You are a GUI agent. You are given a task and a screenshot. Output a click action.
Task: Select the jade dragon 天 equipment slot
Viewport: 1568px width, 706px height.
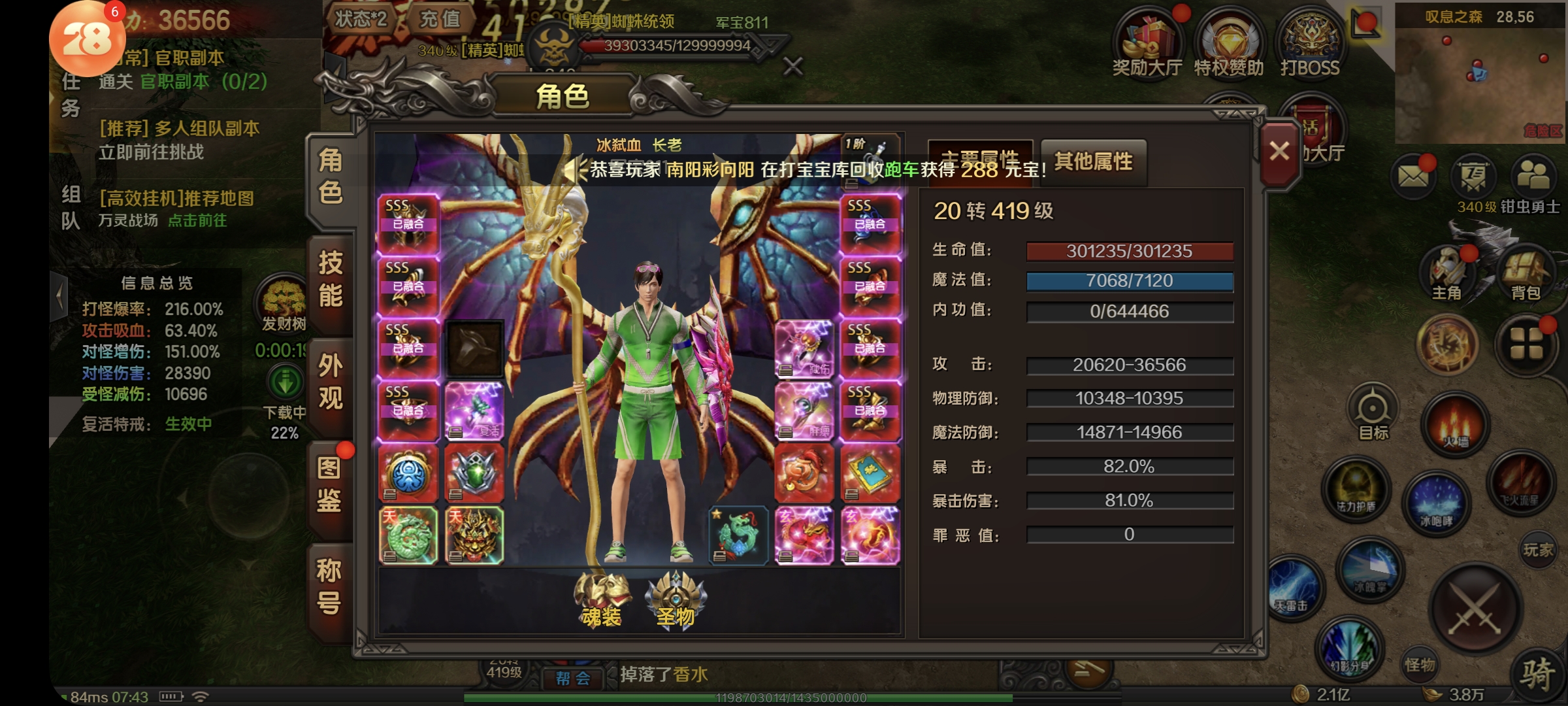click(408, 535)
